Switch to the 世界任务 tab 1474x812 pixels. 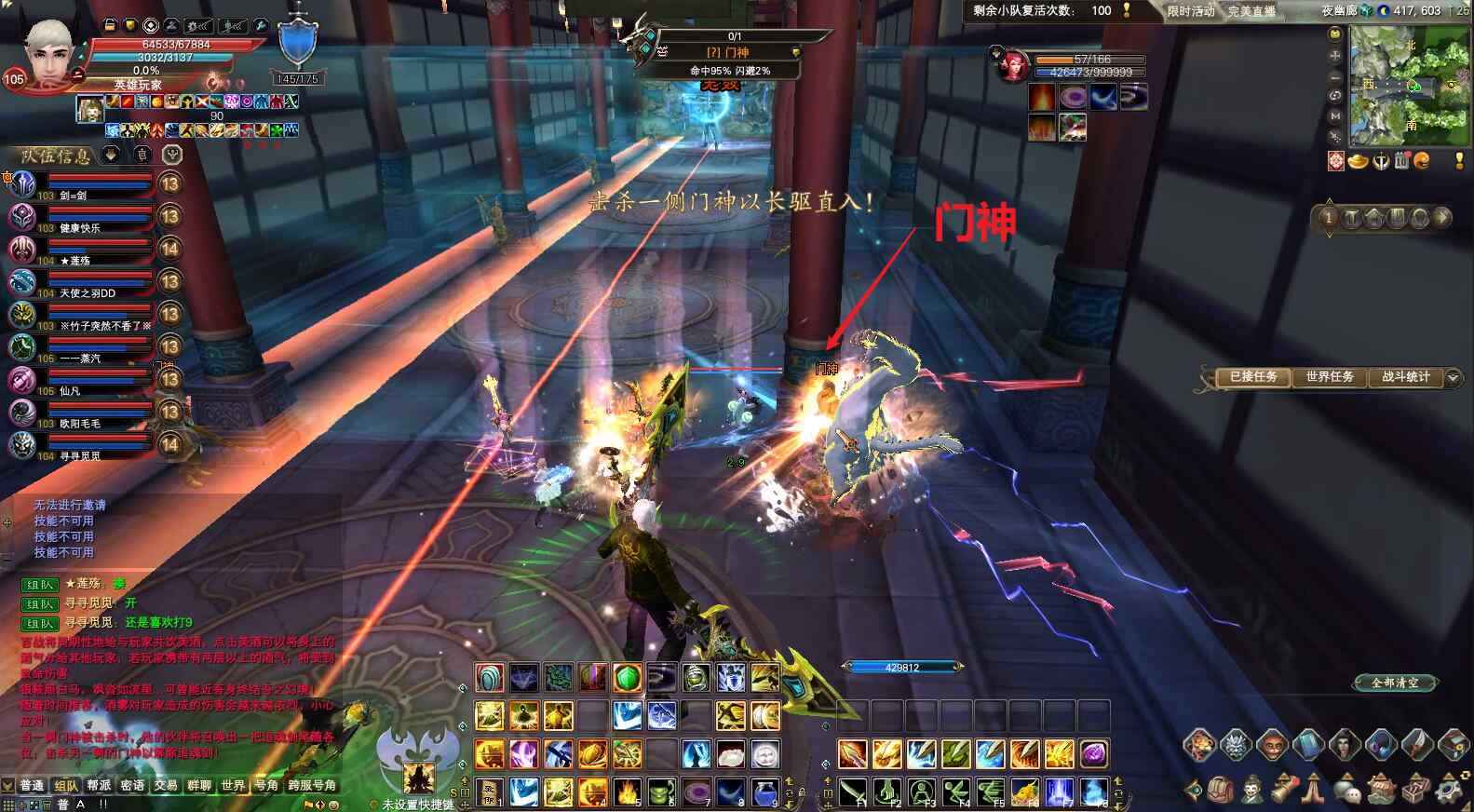[x=1329, y=377]
